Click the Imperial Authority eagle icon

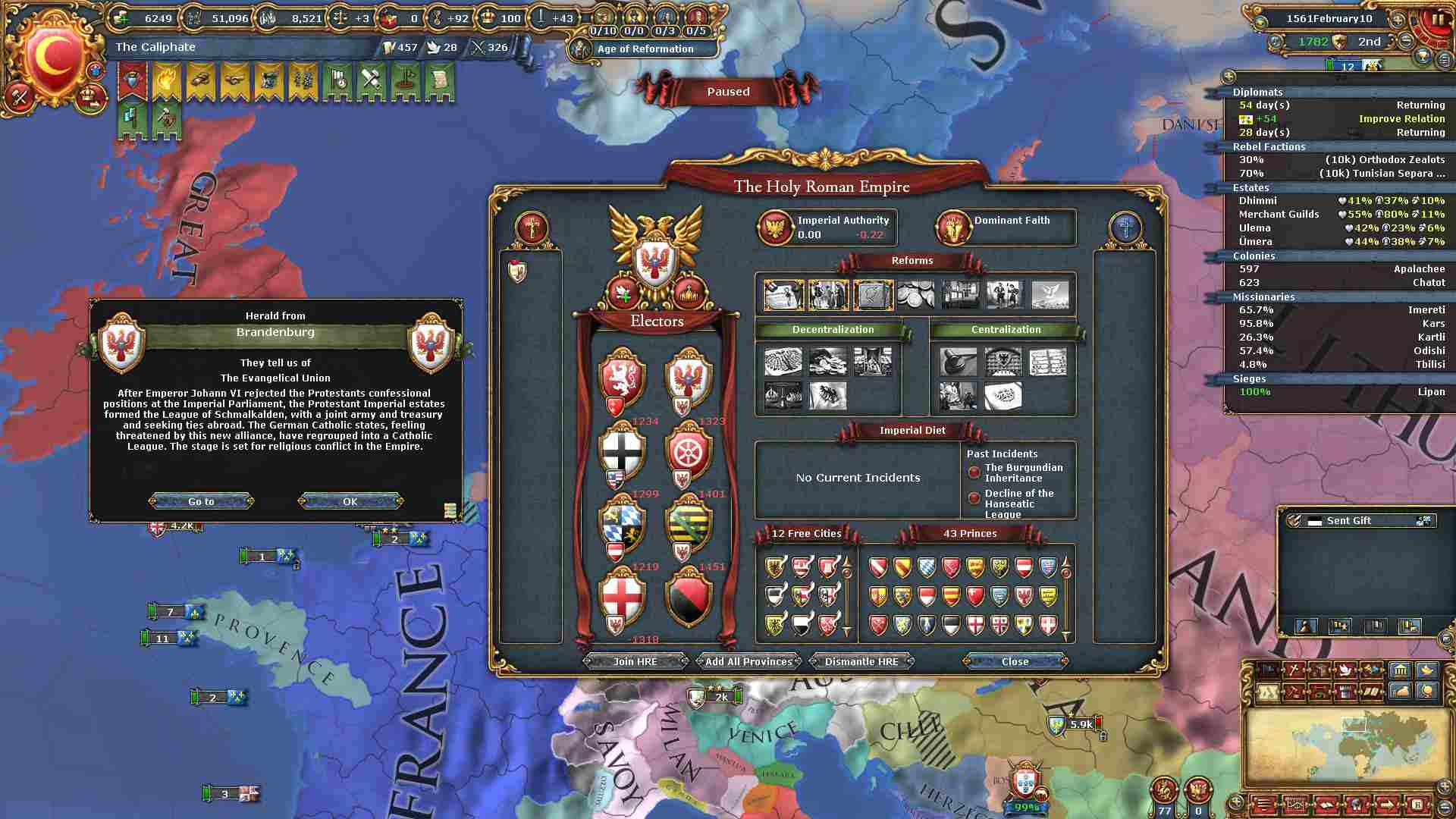pyautogui.click(x=776, y=227)
